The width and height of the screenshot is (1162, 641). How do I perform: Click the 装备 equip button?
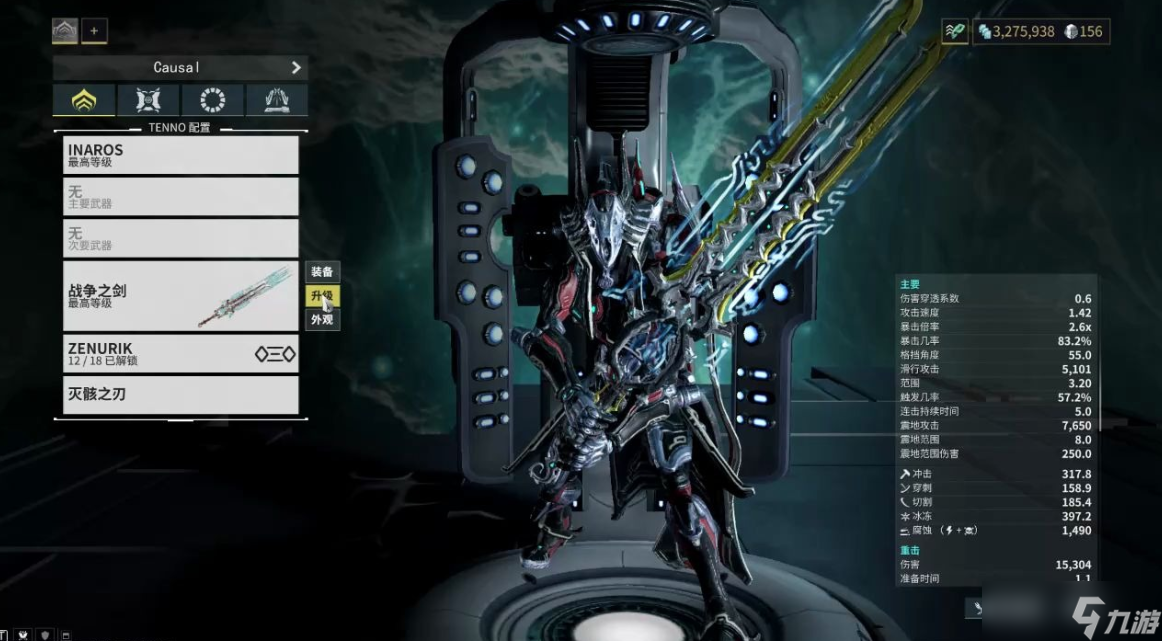[x=322, y=272]
